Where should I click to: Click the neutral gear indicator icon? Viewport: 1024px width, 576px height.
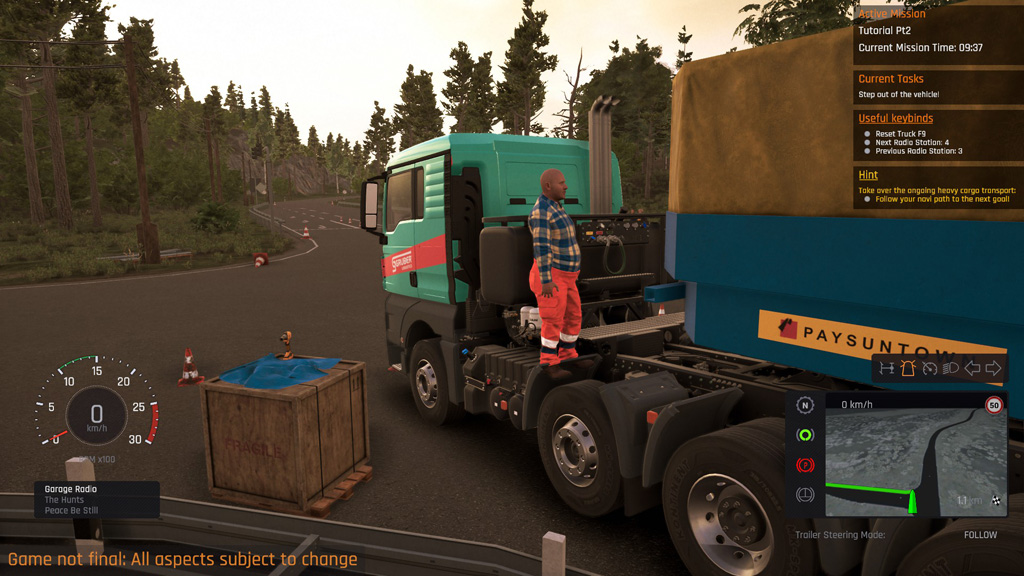(805, 405)
